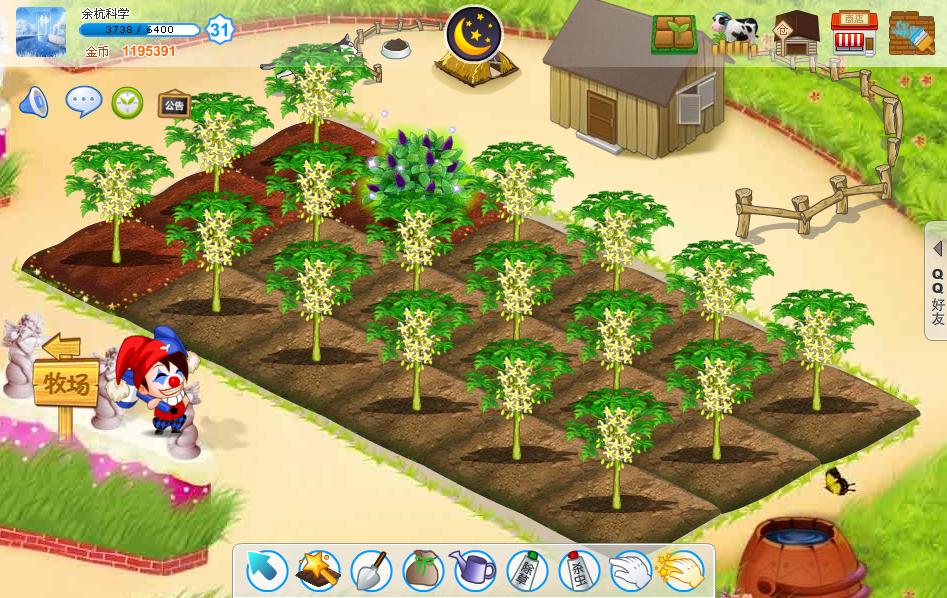
Task: Choose the 除草 weed killer bottle
Action: [527, 571]
